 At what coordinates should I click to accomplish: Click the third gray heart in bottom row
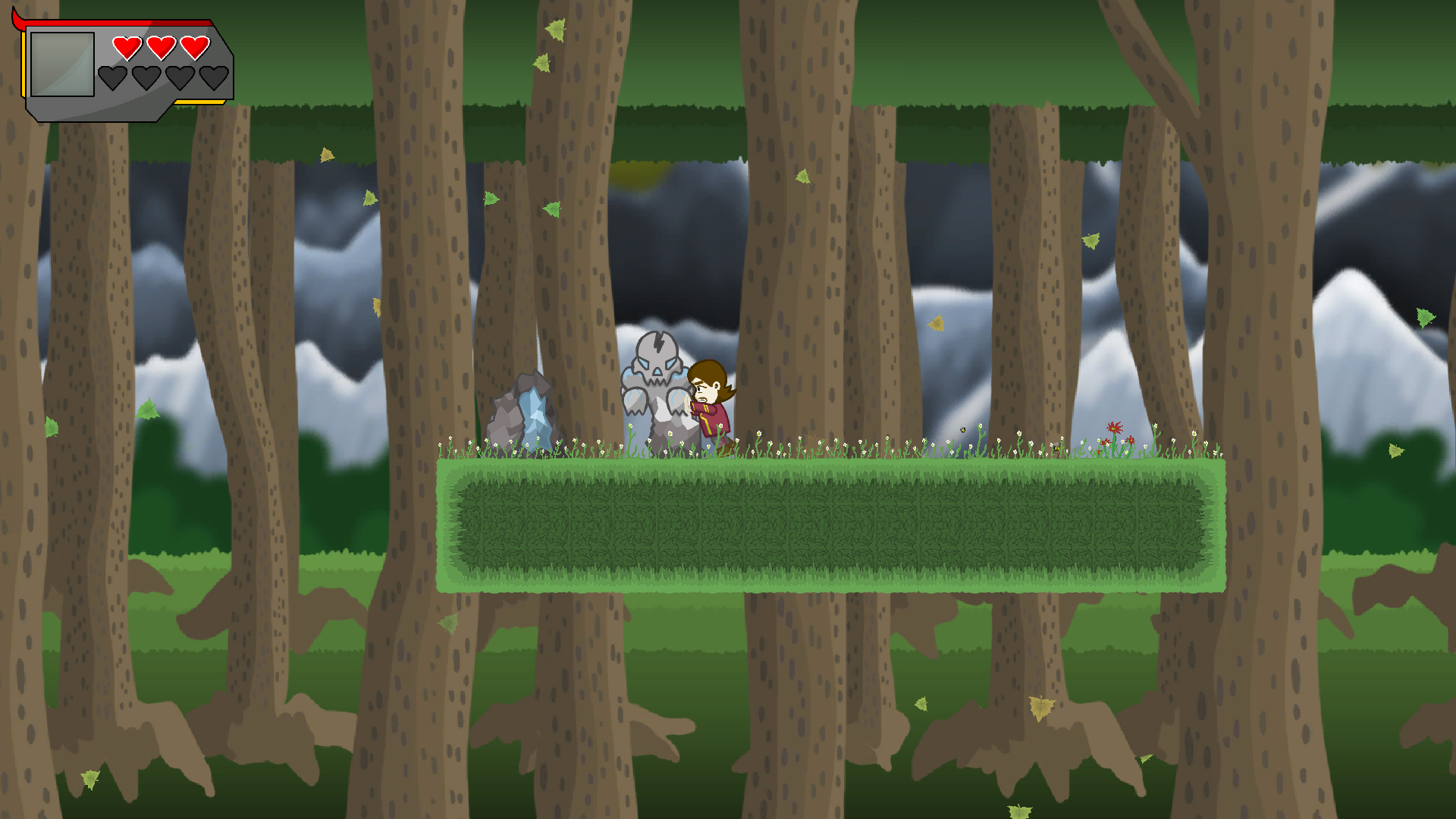[180, 77]
